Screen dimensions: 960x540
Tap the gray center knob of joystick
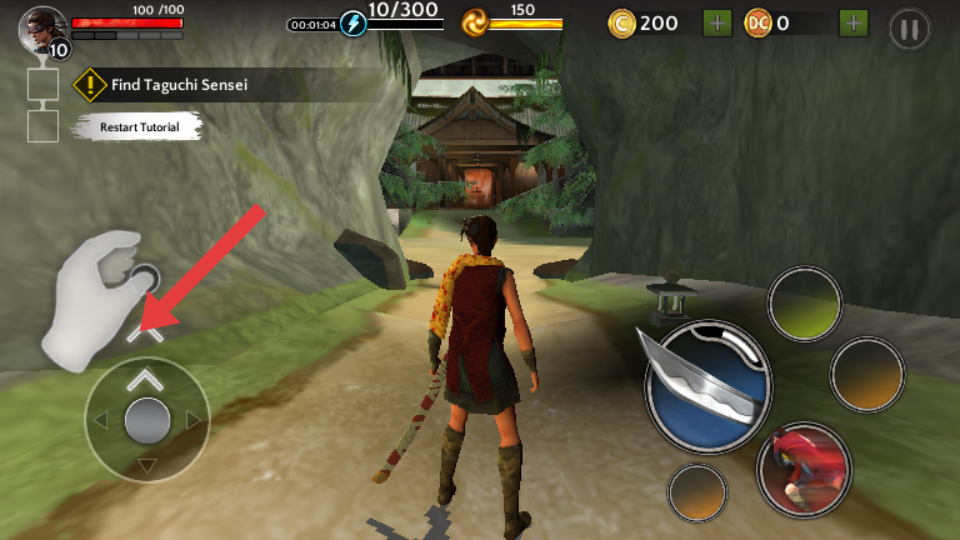(147, 421)
